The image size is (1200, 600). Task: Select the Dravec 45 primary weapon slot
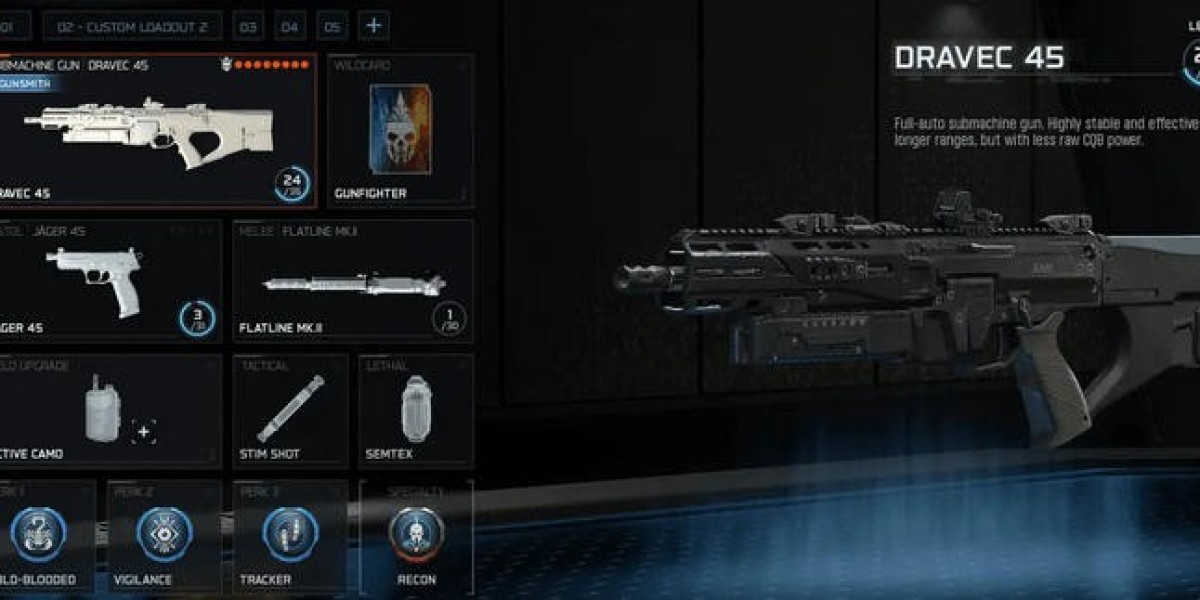point(157,135)
